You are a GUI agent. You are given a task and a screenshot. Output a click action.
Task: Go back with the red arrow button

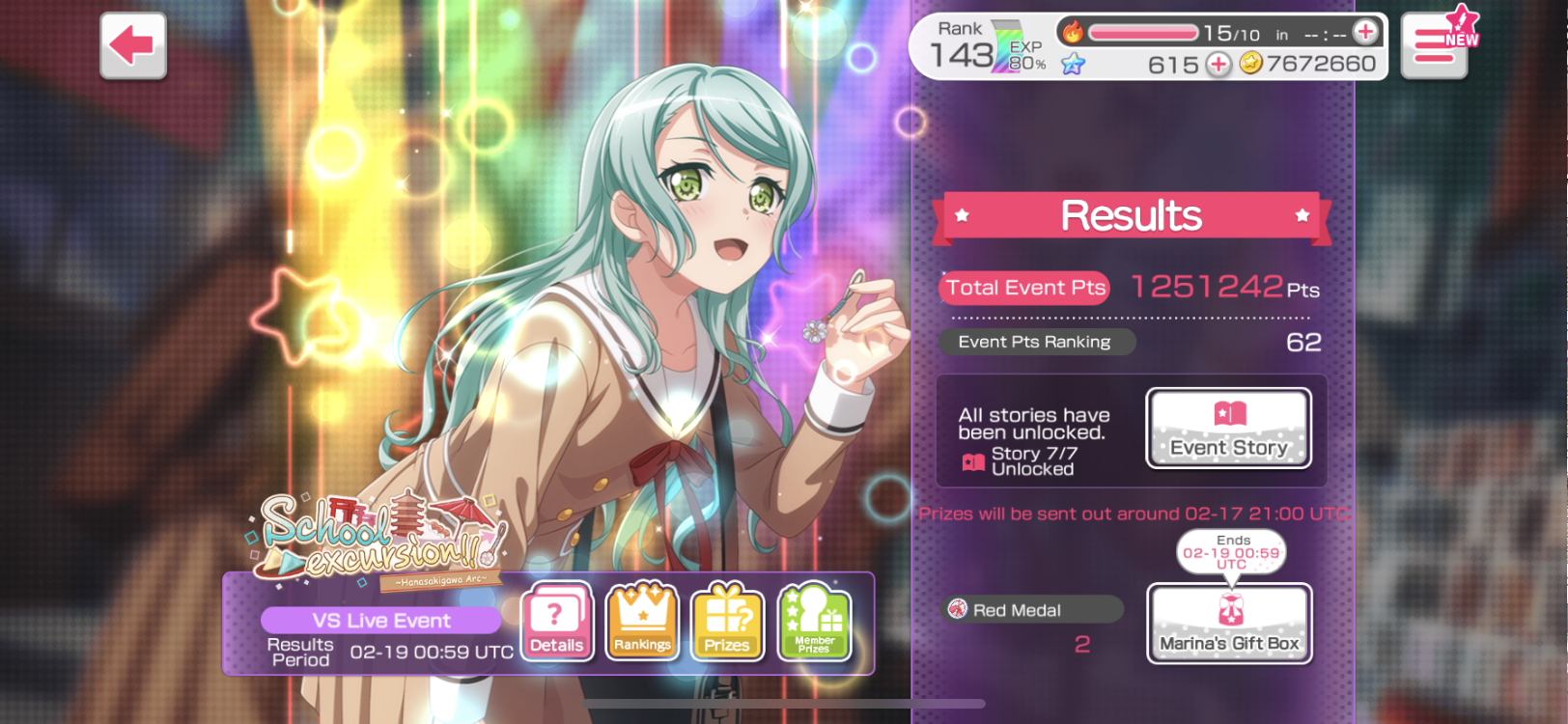pos(133,45)
